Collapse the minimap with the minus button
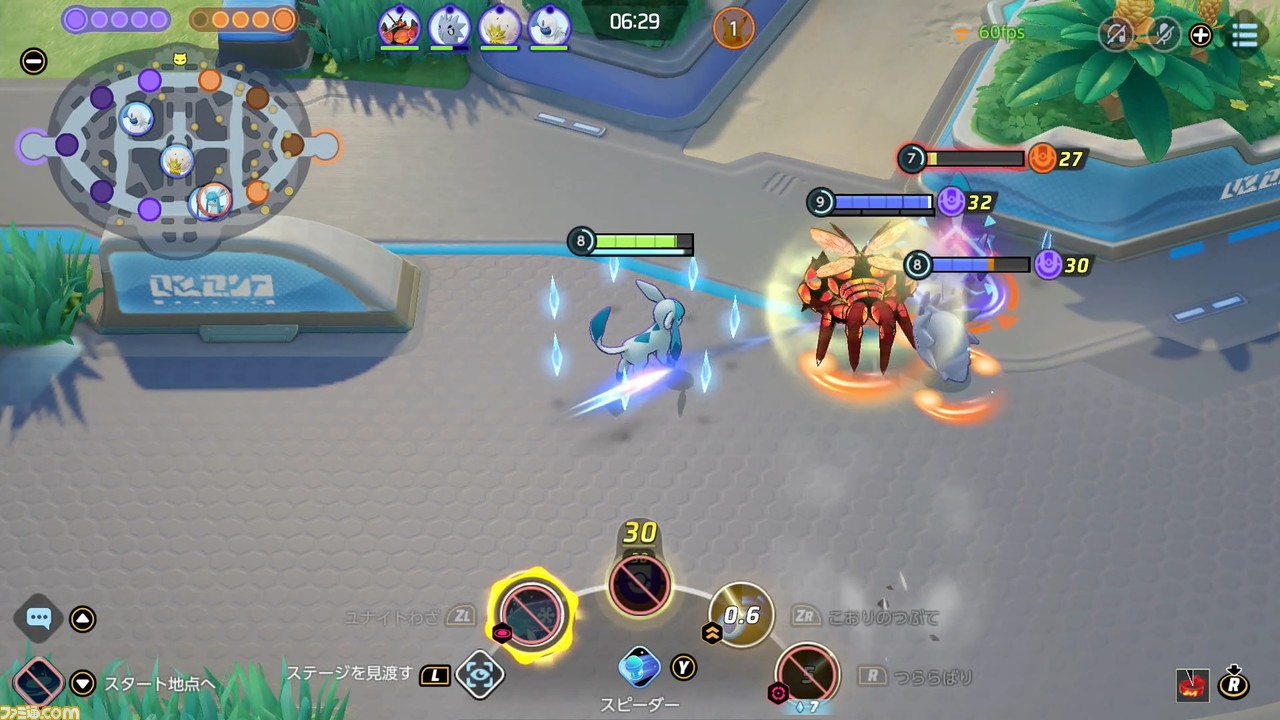Screen dimensions: 1280x720 [x=33, y=62]
